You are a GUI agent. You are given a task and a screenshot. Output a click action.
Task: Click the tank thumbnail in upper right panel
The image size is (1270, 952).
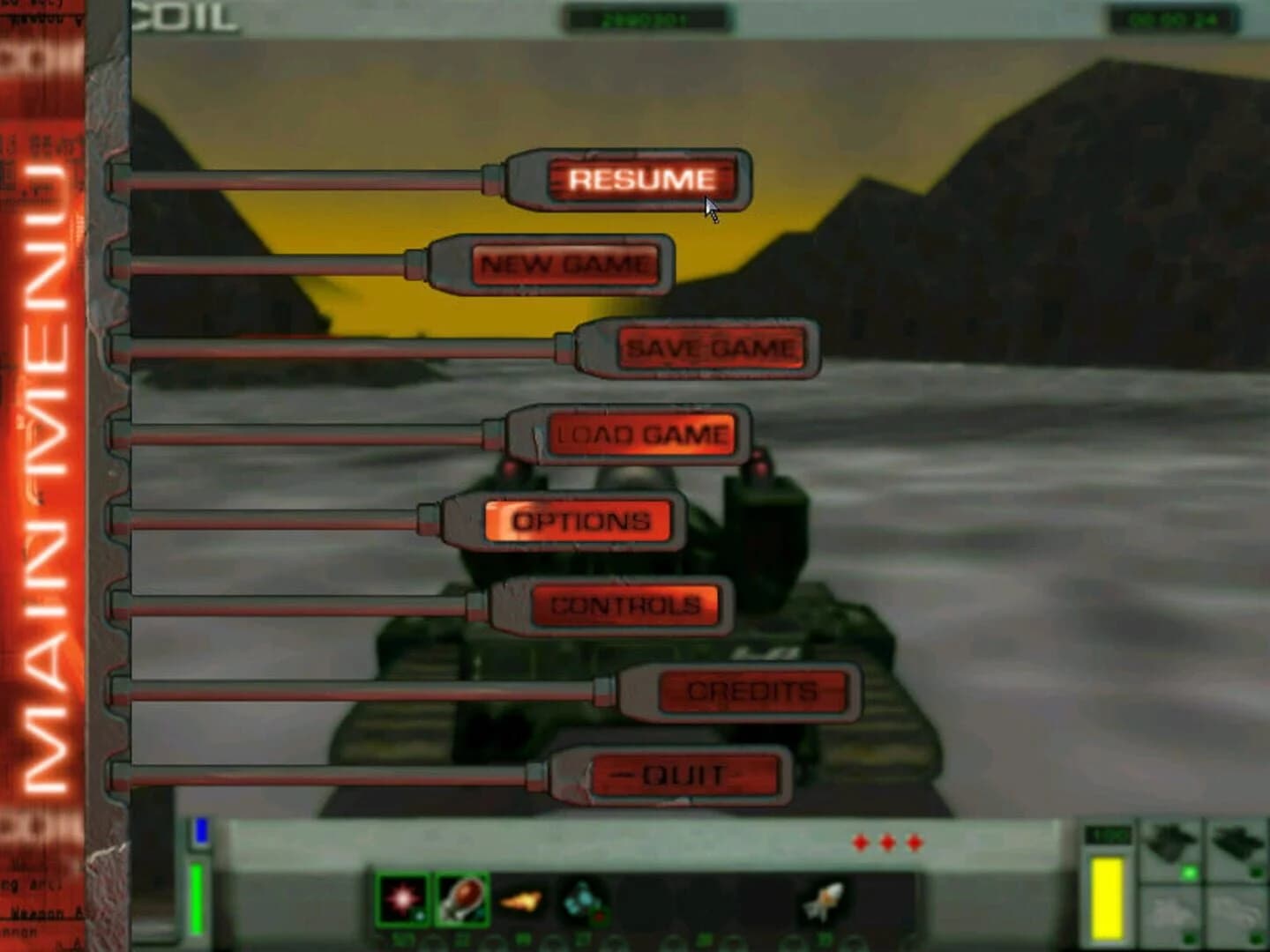click(x=1170, y=842)
